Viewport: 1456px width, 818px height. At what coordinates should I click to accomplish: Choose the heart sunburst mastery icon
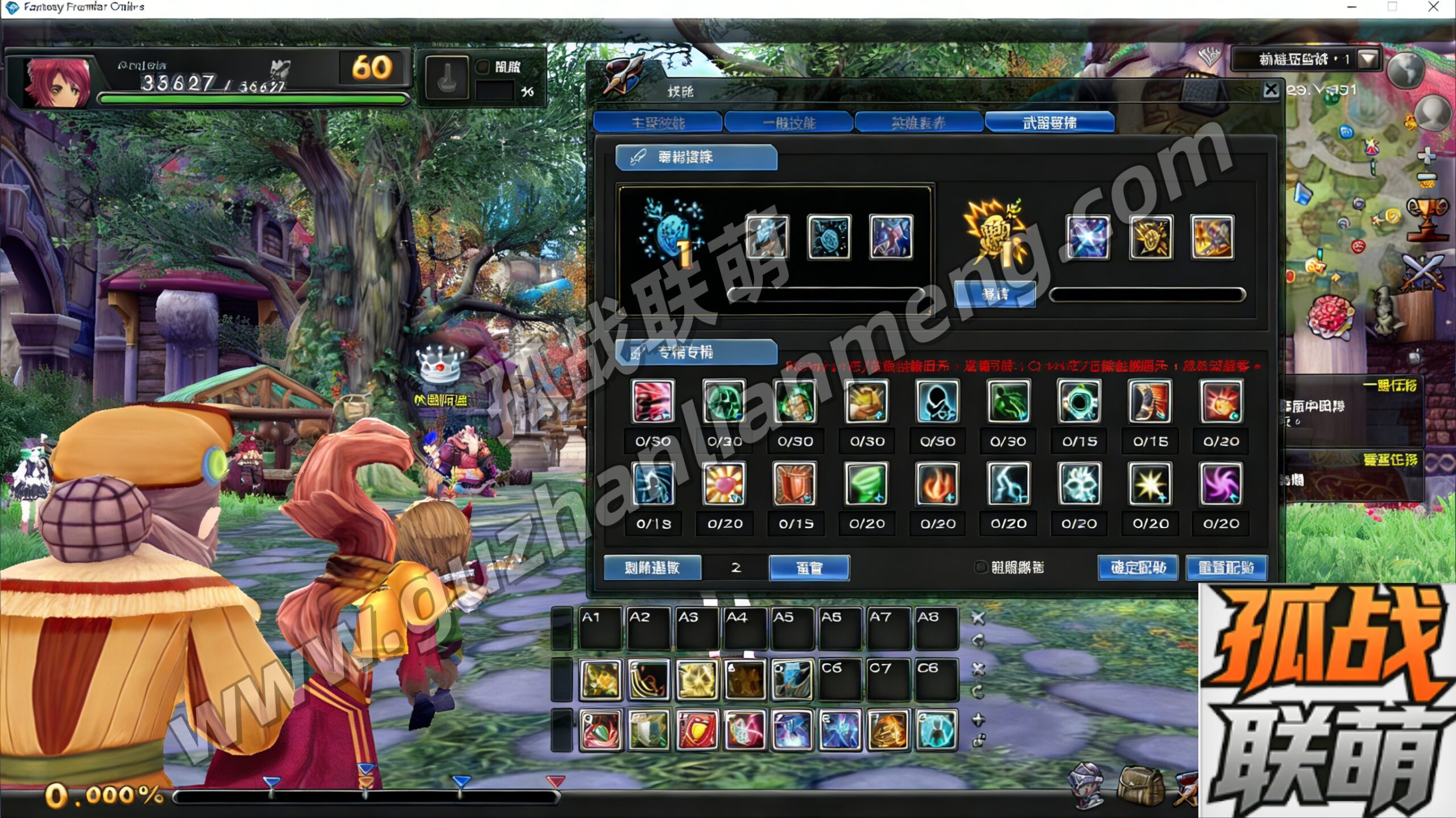click(724, 484)
